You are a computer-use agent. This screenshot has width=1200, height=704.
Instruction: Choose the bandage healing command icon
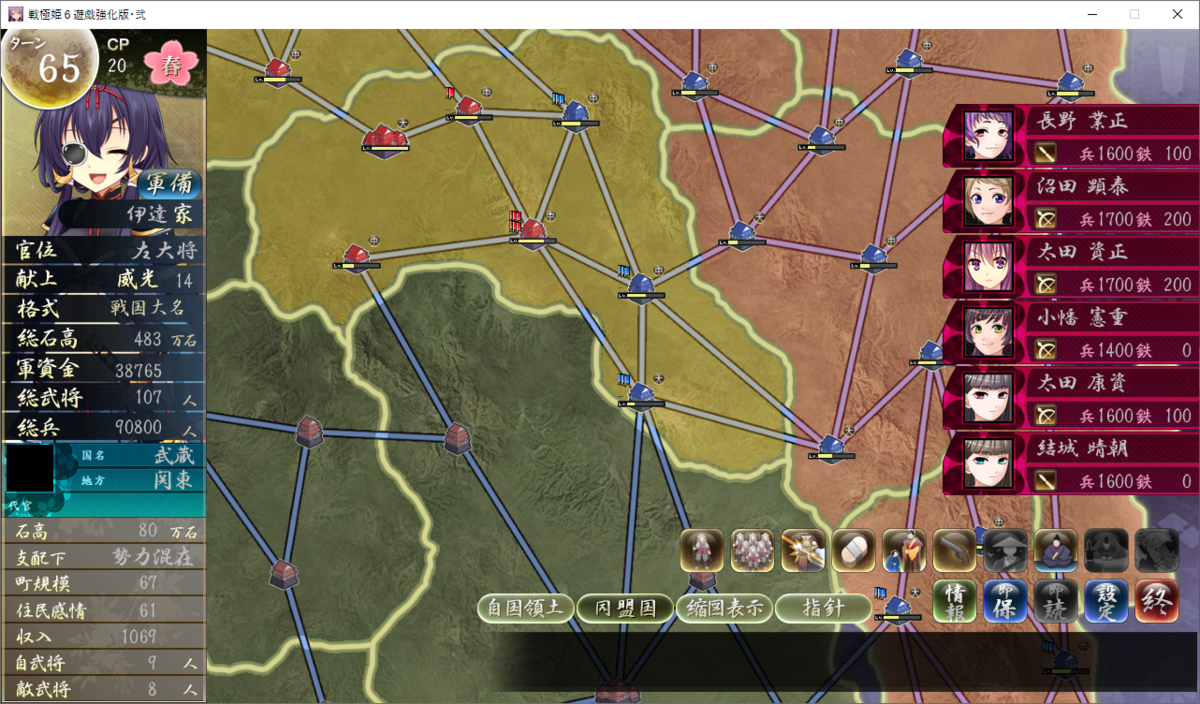[x=853, y=550]
